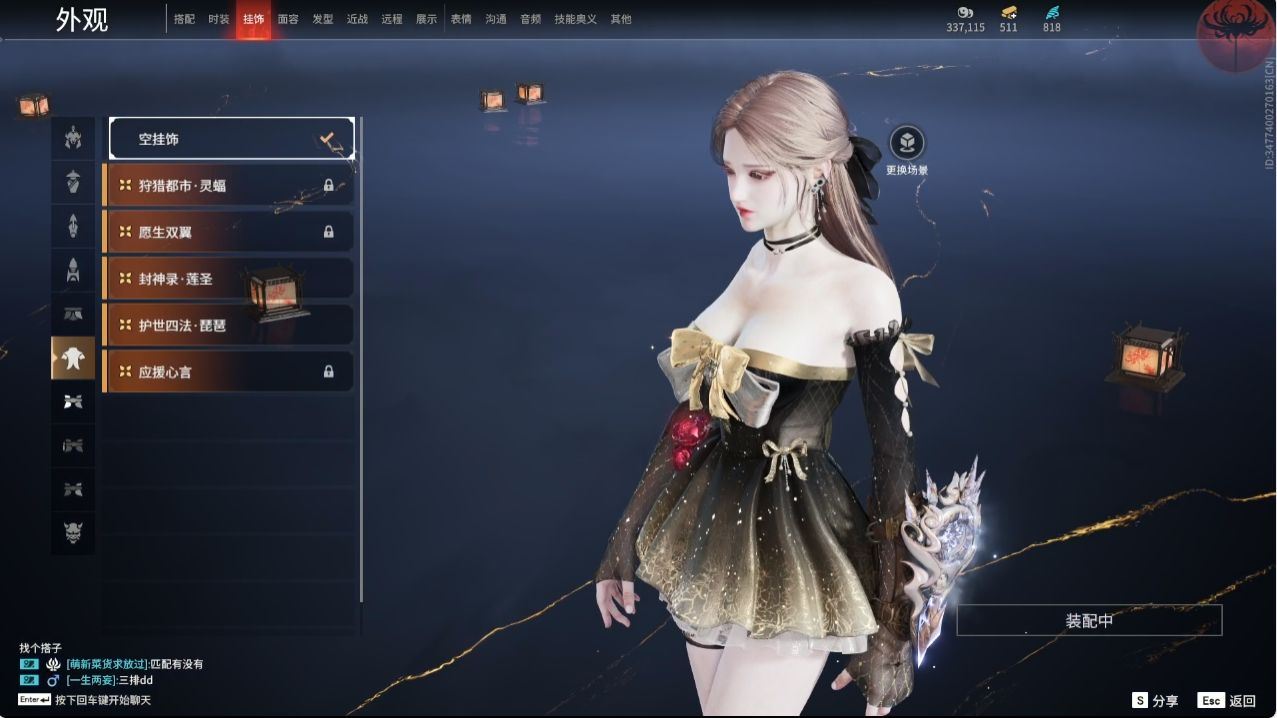Open the 更换场景 scene switcher

pos(906,145)
